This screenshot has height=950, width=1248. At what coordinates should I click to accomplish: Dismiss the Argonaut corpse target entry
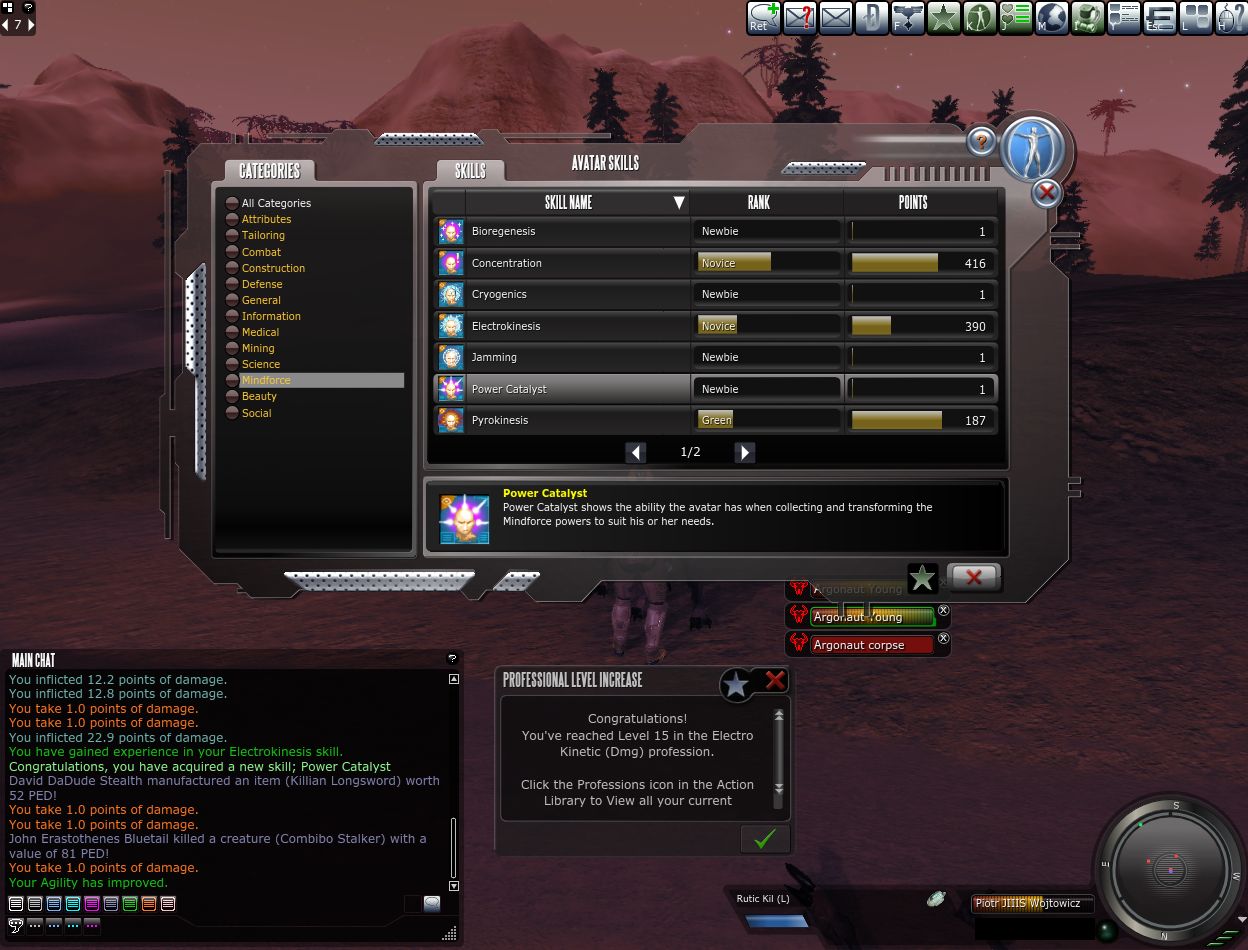tap(943, 639)
